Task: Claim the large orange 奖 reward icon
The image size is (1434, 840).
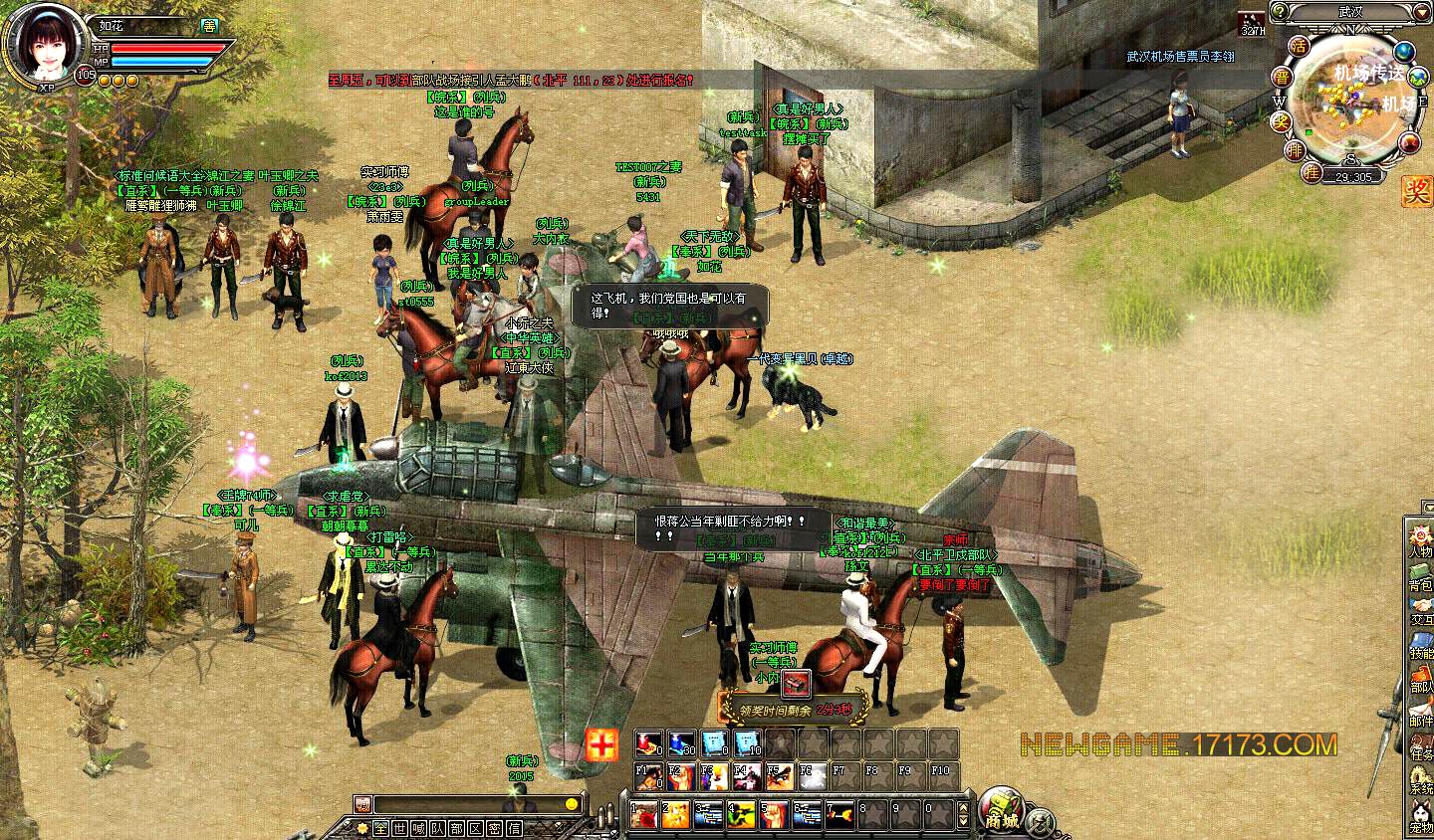Action: click(x=1416, y=190)
